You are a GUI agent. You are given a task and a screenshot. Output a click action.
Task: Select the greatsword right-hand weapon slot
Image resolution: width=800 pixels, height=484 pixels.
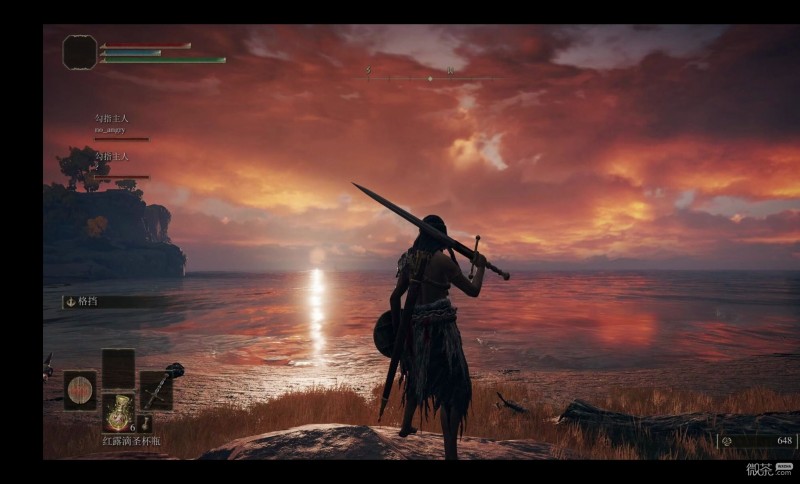coord(156,390)
